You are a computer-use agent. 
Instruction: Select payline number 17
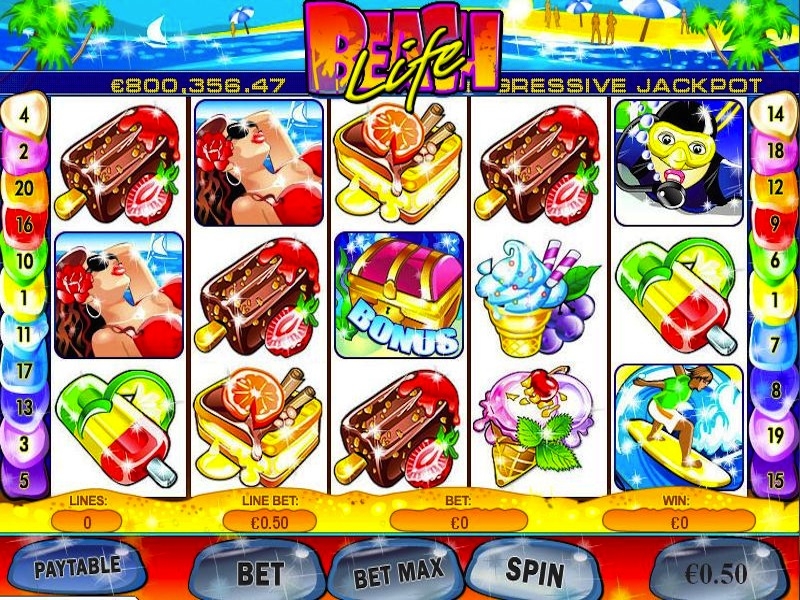24,370
